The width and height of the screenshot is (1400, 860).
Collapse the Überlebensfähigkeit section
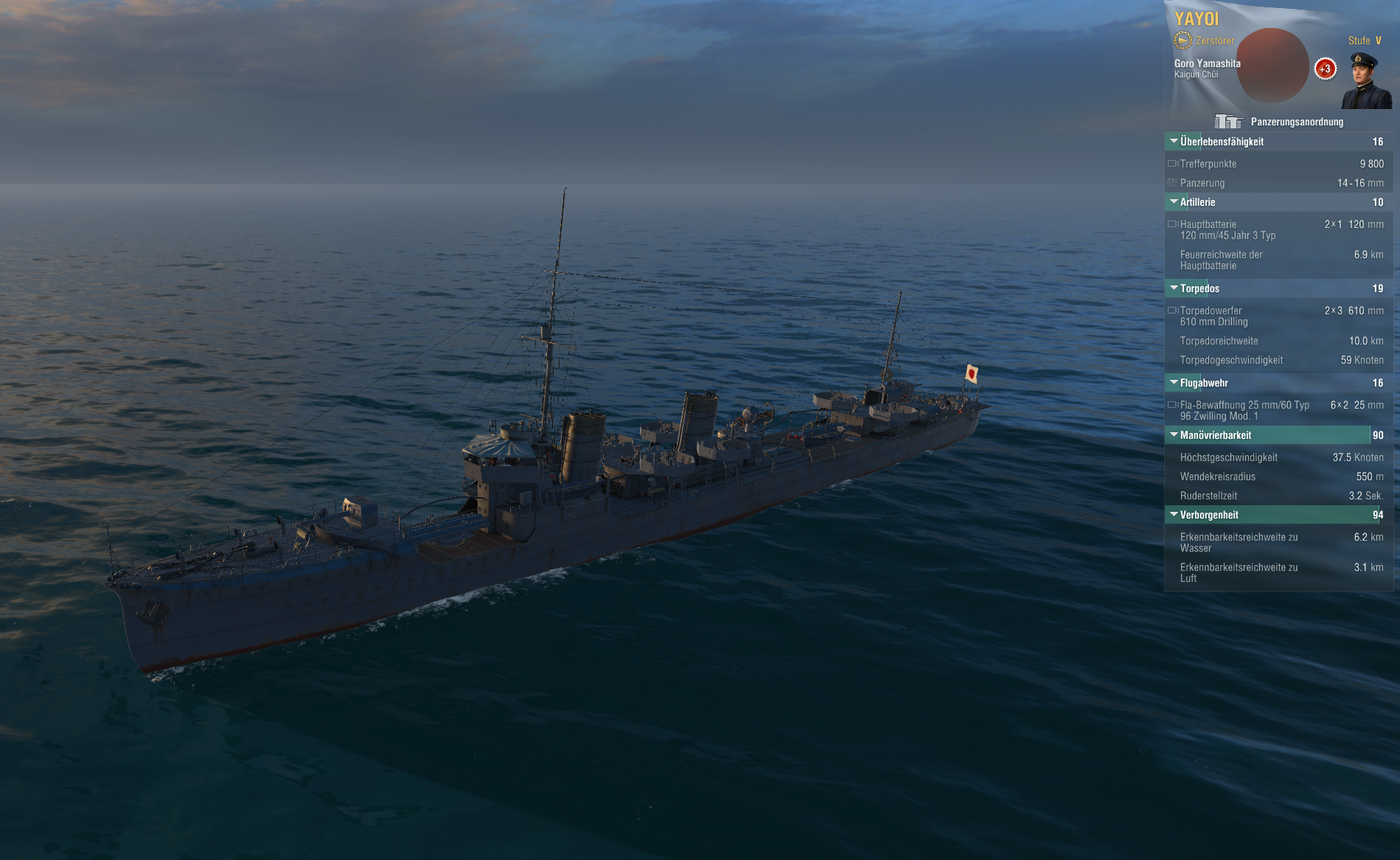tap(1222, 142)
